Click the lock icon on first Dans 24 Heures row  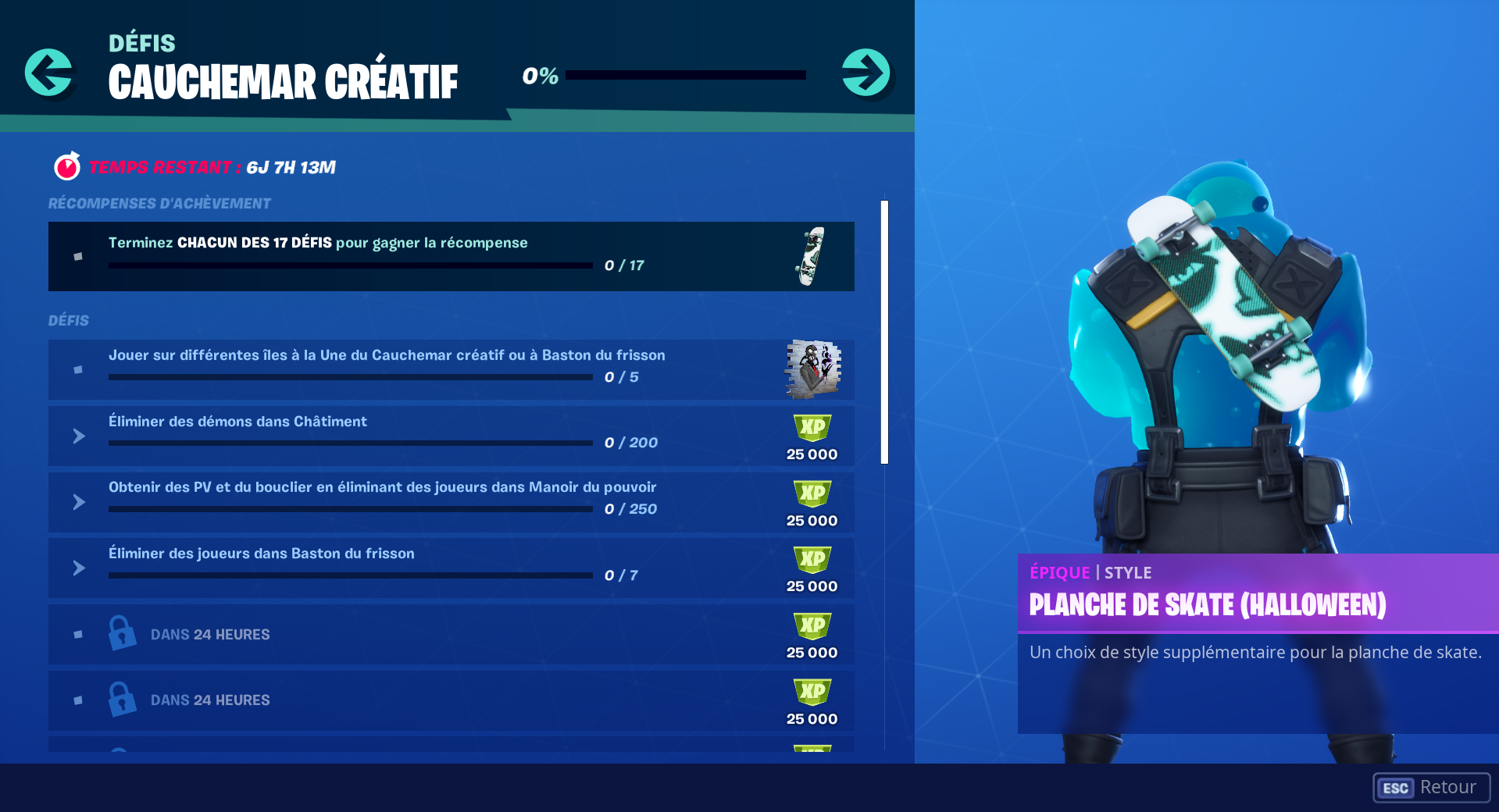click(121, 634)
